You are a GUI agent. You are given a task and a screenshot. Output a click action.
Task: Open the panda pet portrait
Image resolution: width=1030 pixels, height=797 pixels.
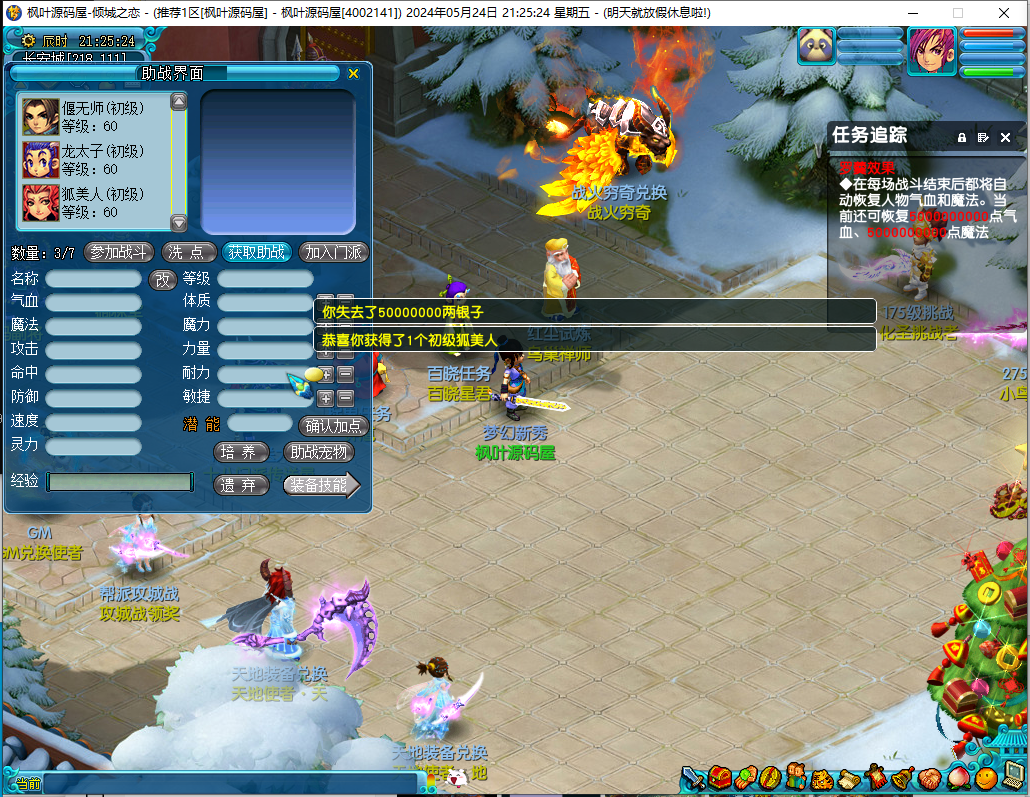click(x=817, y=46)
